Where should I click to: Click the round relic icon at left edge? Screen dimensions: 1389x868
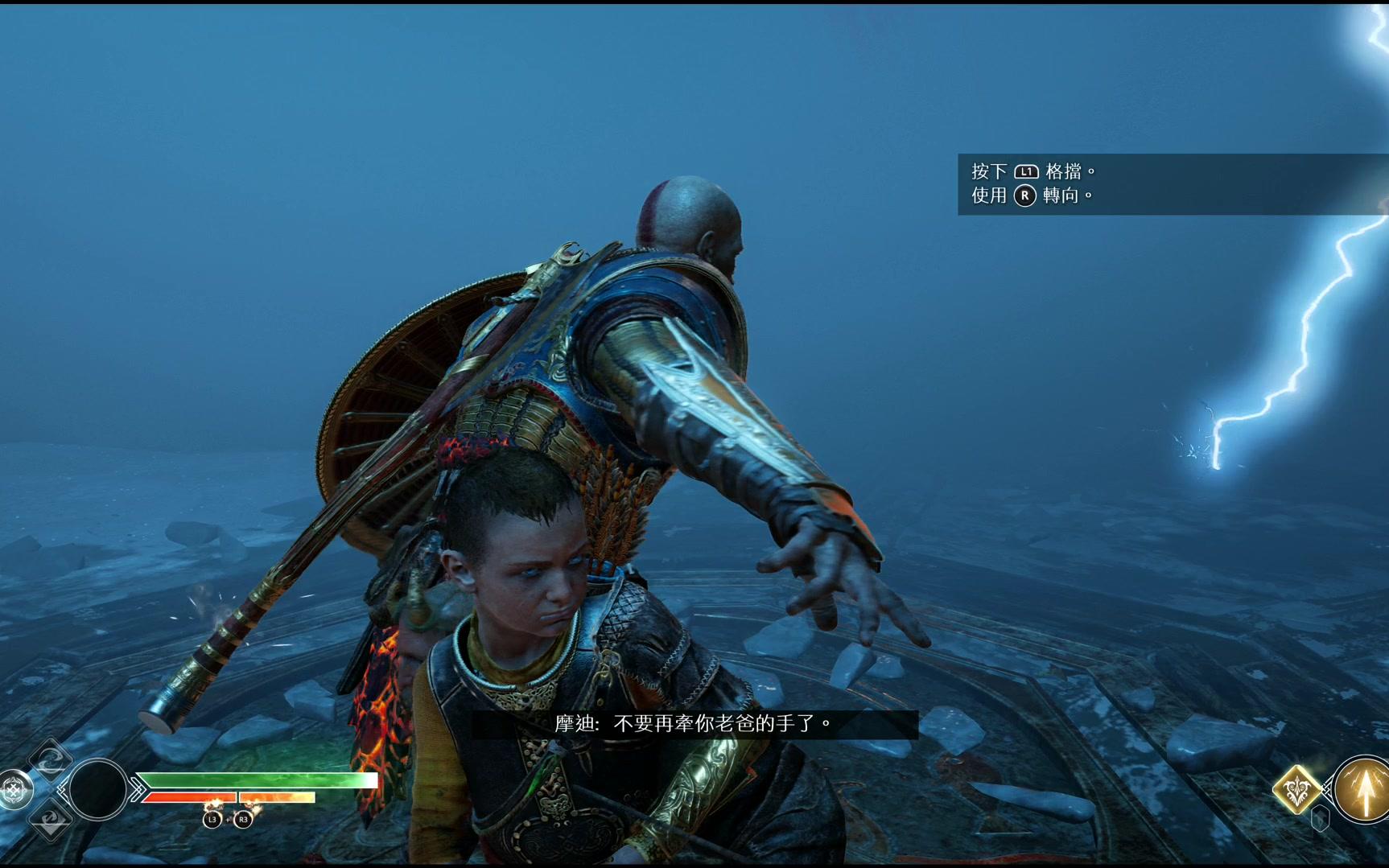tap(14, 790)
